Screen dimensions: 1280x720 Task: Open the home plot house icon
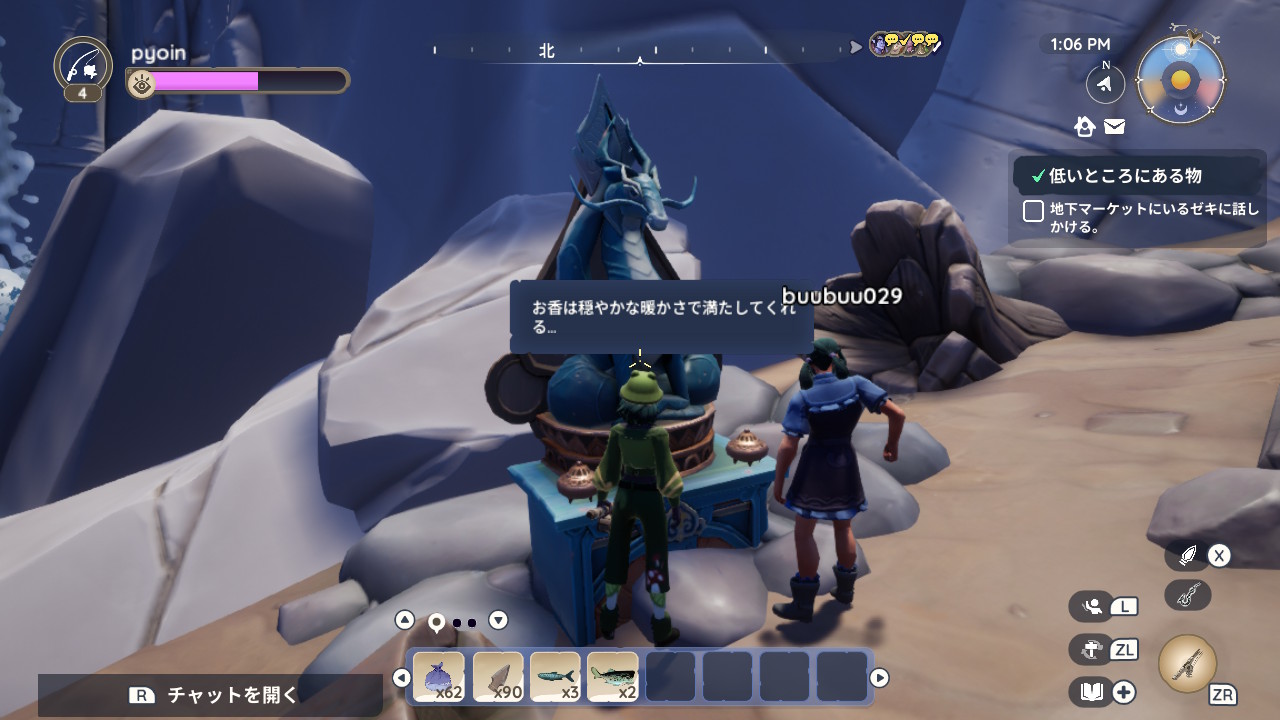coord(1085,126)
